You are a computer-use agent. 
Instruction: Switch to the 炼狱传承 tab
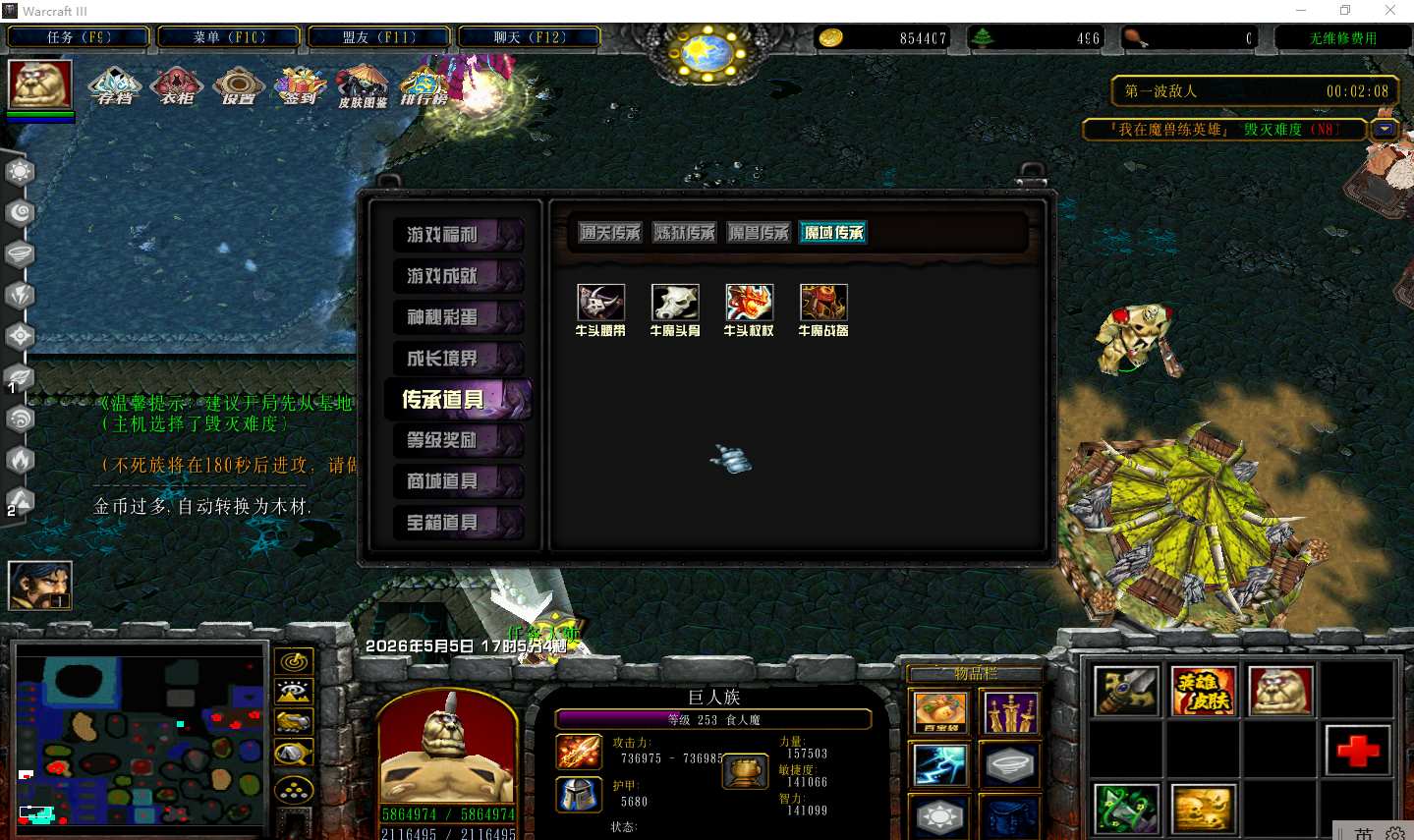pyautogui.click(x=685, y=233)
